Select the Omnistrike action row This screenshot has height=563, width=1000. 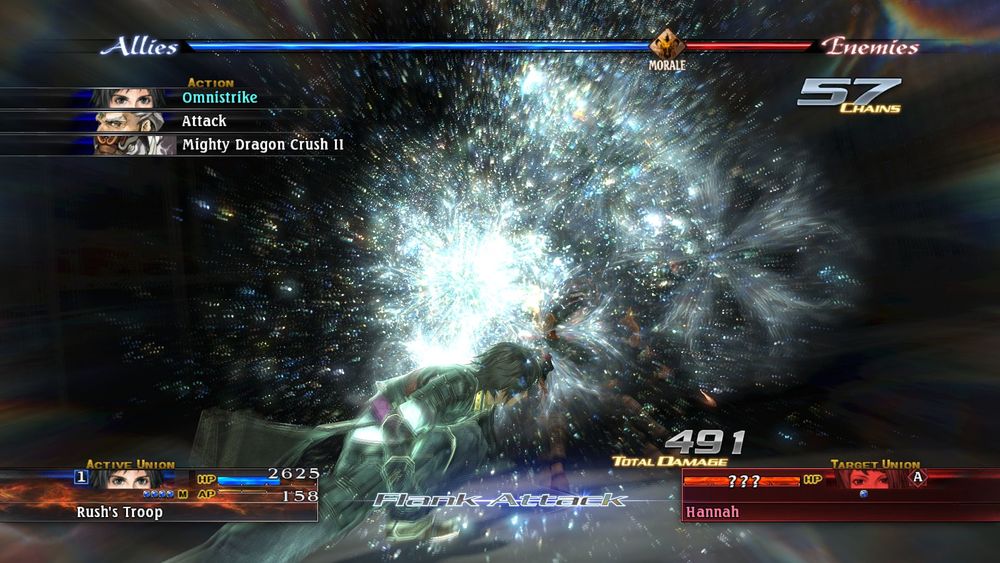click(218, 97)
